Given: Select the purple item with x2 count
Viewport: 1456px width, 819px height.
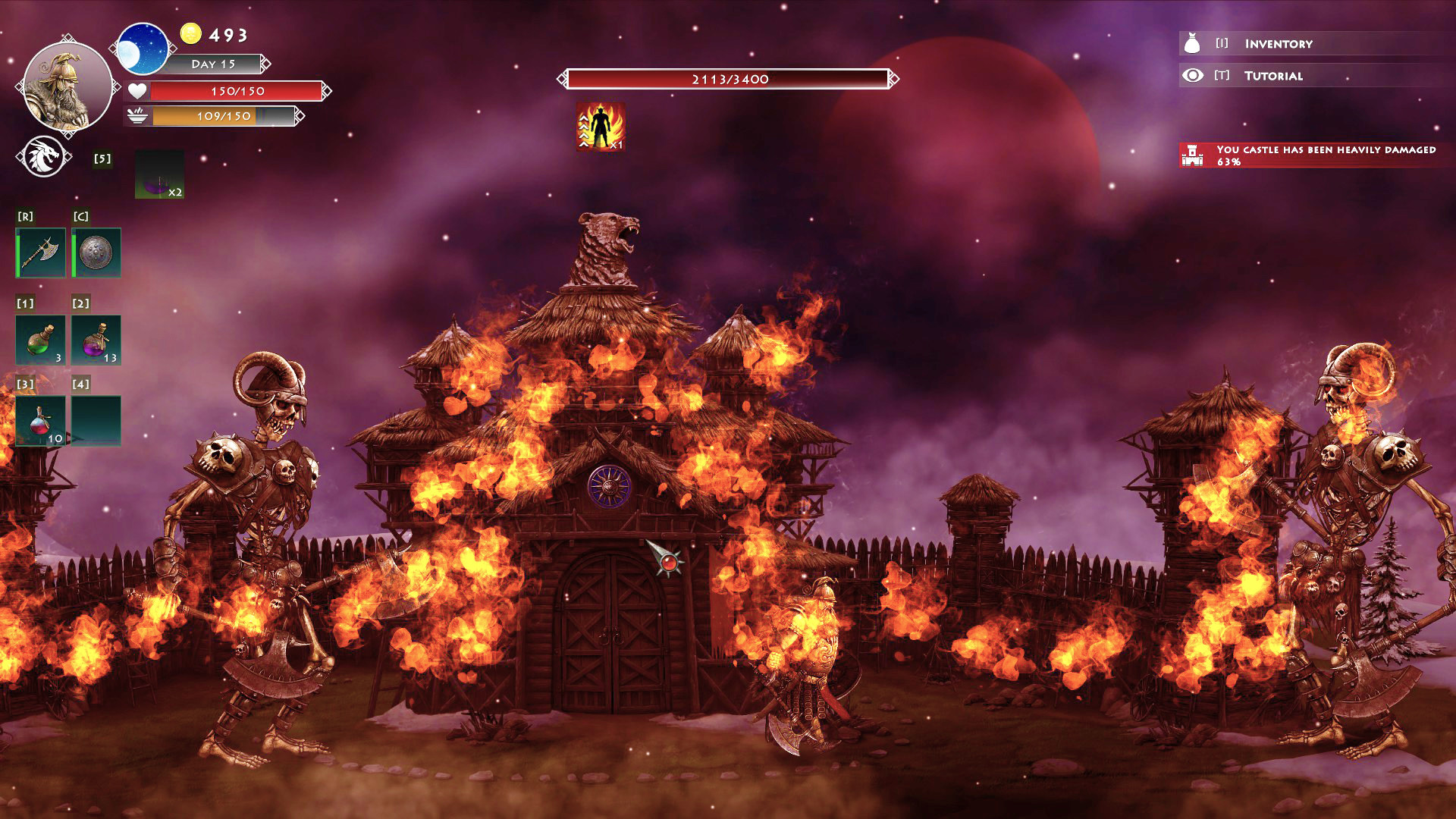Looking at the screenshot, I should pos(159,174).
